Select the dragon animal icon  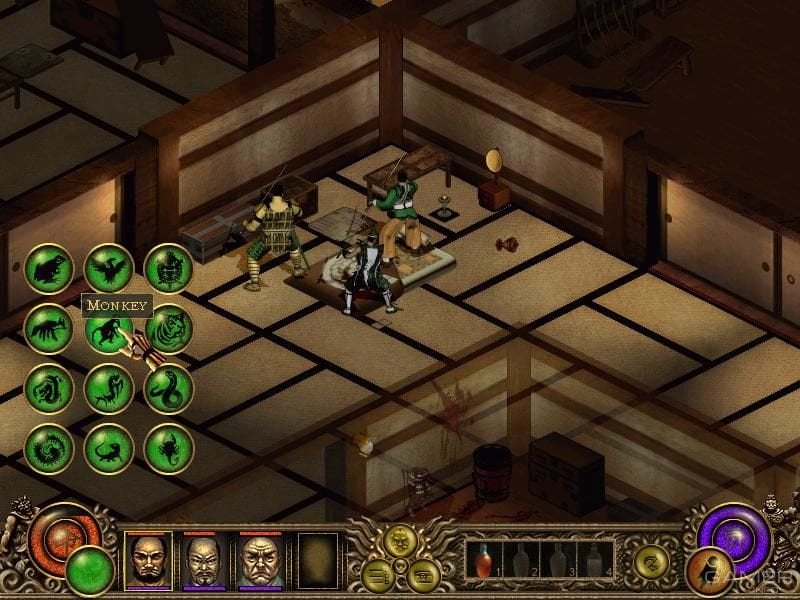coord(48,389)
